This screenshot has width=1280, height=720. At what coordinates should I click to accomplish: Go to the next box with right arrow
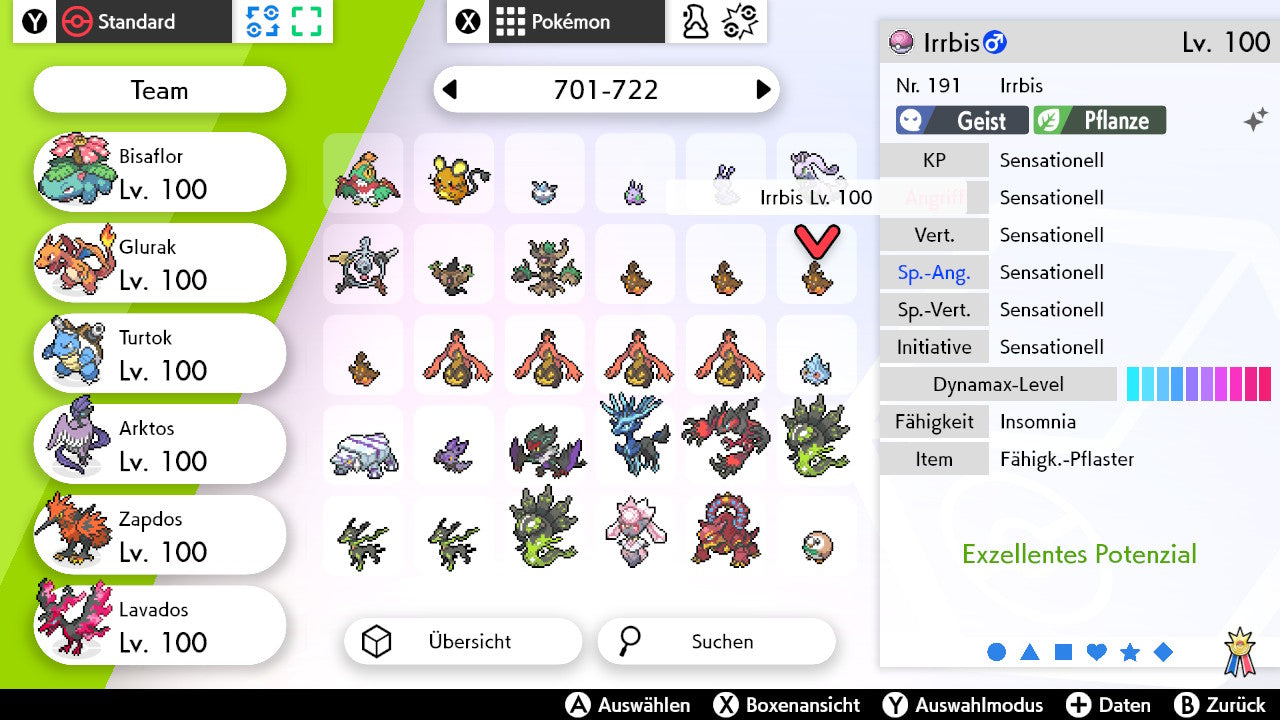(x=763, y=90)
